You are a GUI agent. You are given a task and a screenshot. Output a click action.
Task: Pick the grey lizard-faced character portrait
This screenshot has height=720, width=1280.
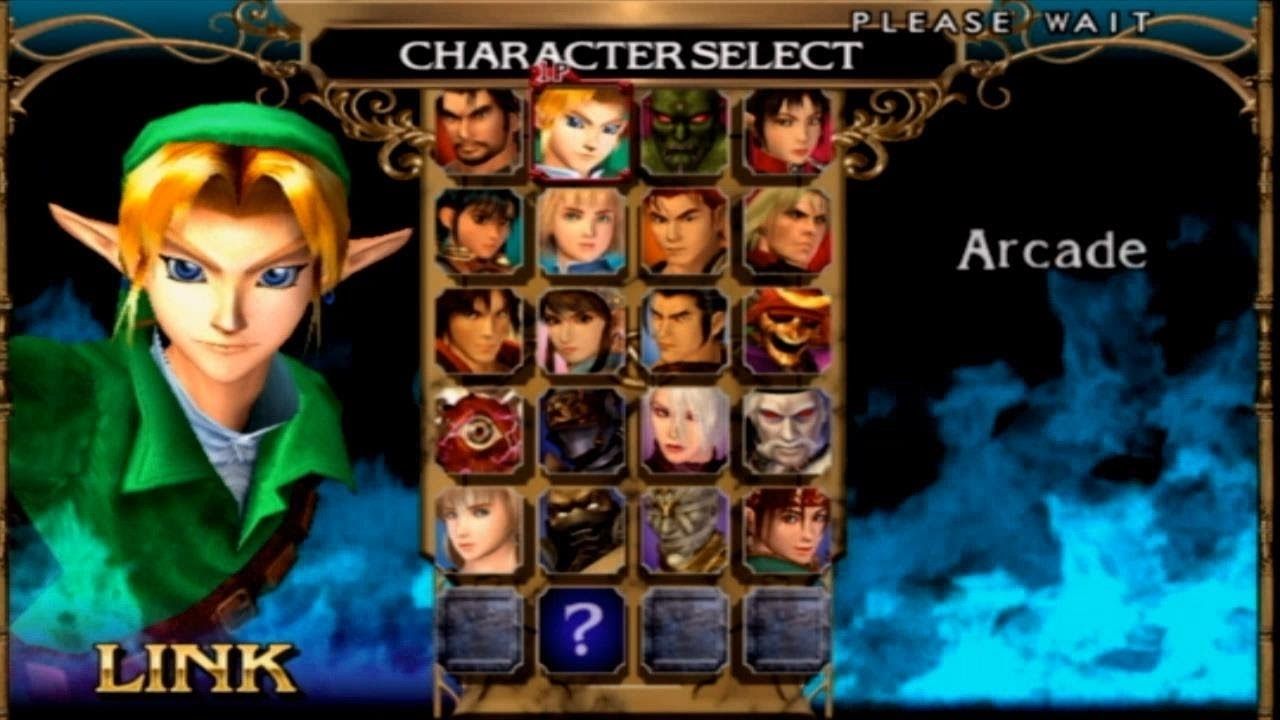(x=685, y=531)
